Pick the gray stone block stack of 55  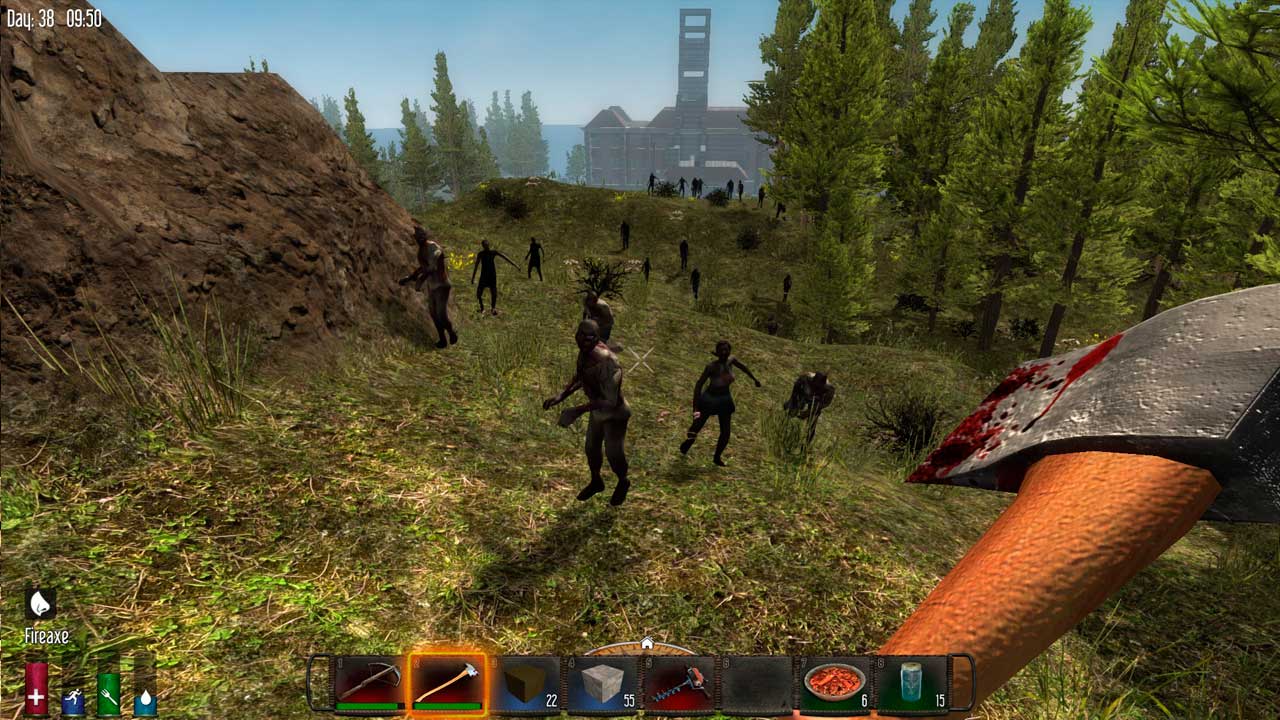(602, 684)
